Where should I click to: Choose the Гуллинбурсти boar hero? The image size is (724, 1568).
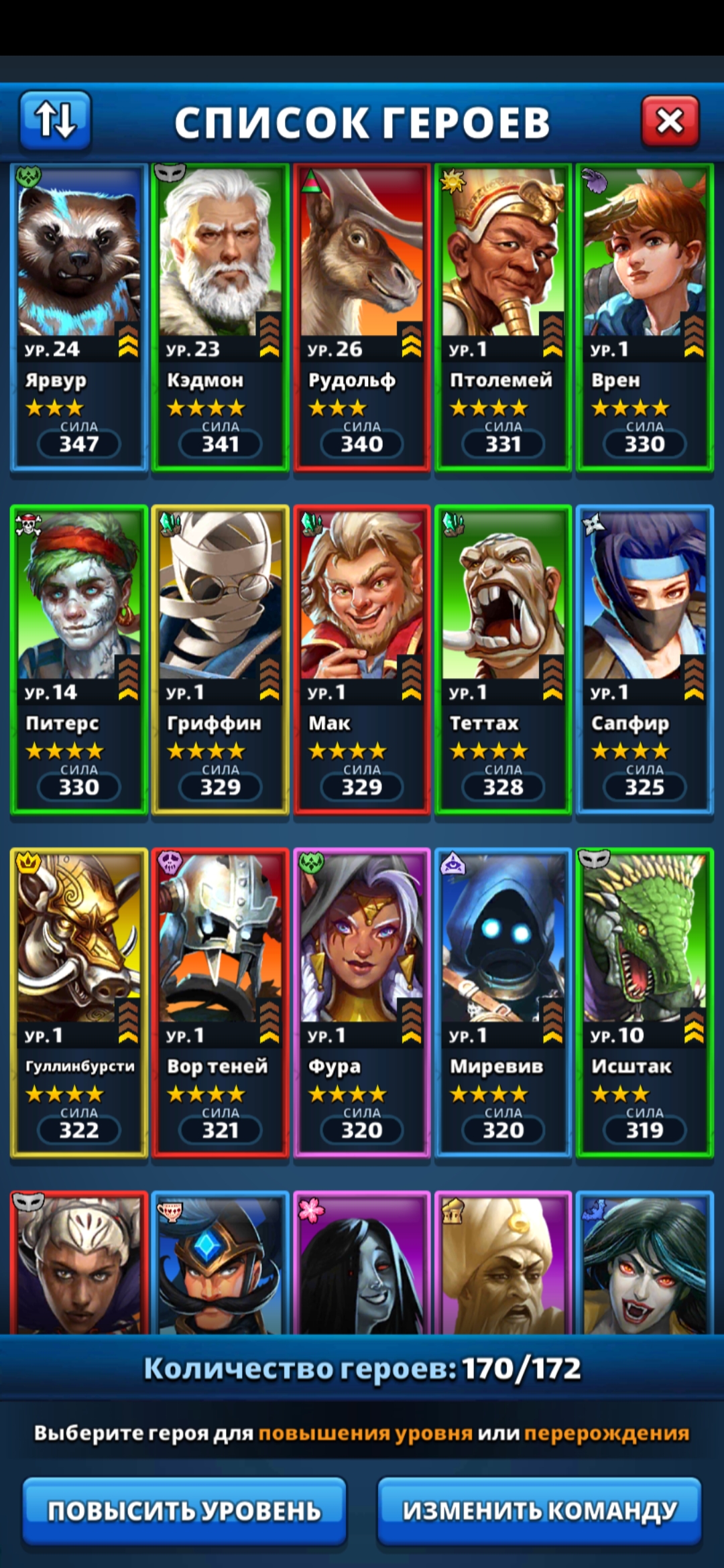tap(79, 1003)
